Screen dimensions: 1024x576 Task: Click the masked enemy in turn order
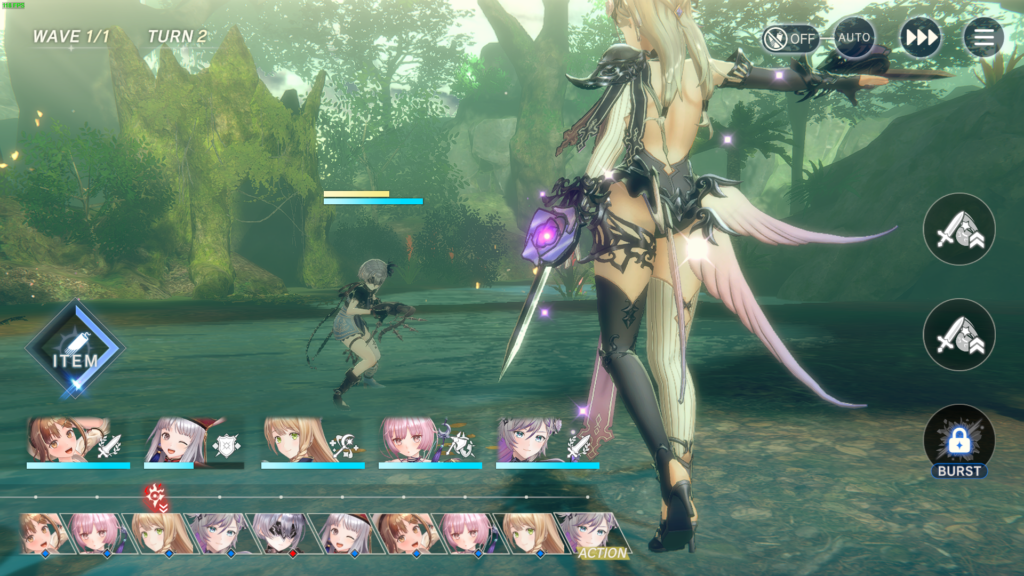click(279, 533)
